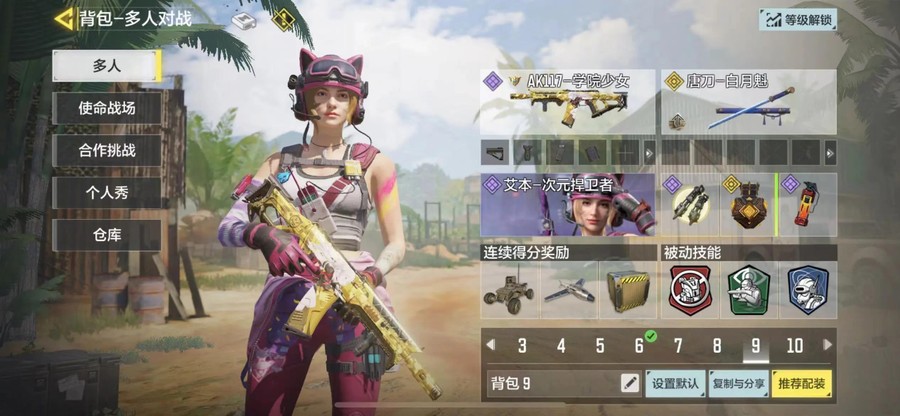Select the AK117-学院少女 primary weapon

pyautogui.click(x=567, y=102)
